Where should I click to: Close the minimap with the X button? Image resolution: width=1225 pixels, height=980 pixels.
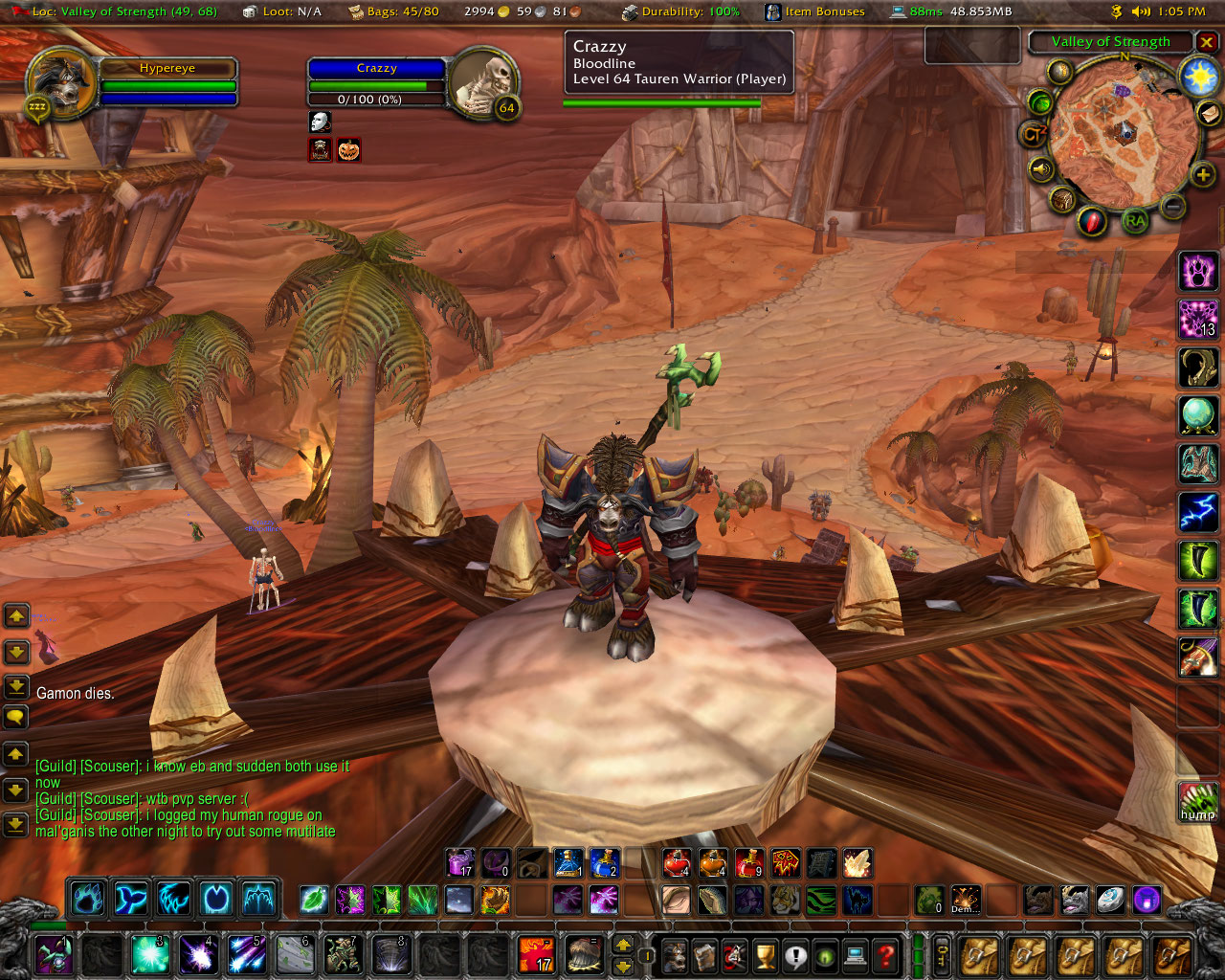(x=1207, y=42)
